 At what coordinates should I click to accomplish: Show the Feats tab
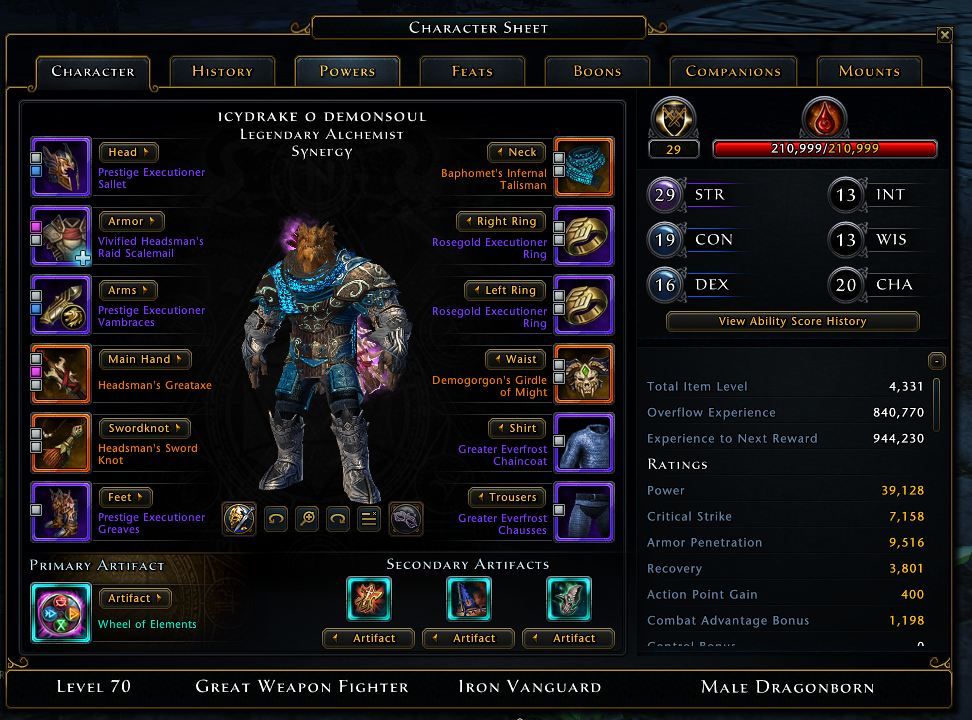pos(472,71)
